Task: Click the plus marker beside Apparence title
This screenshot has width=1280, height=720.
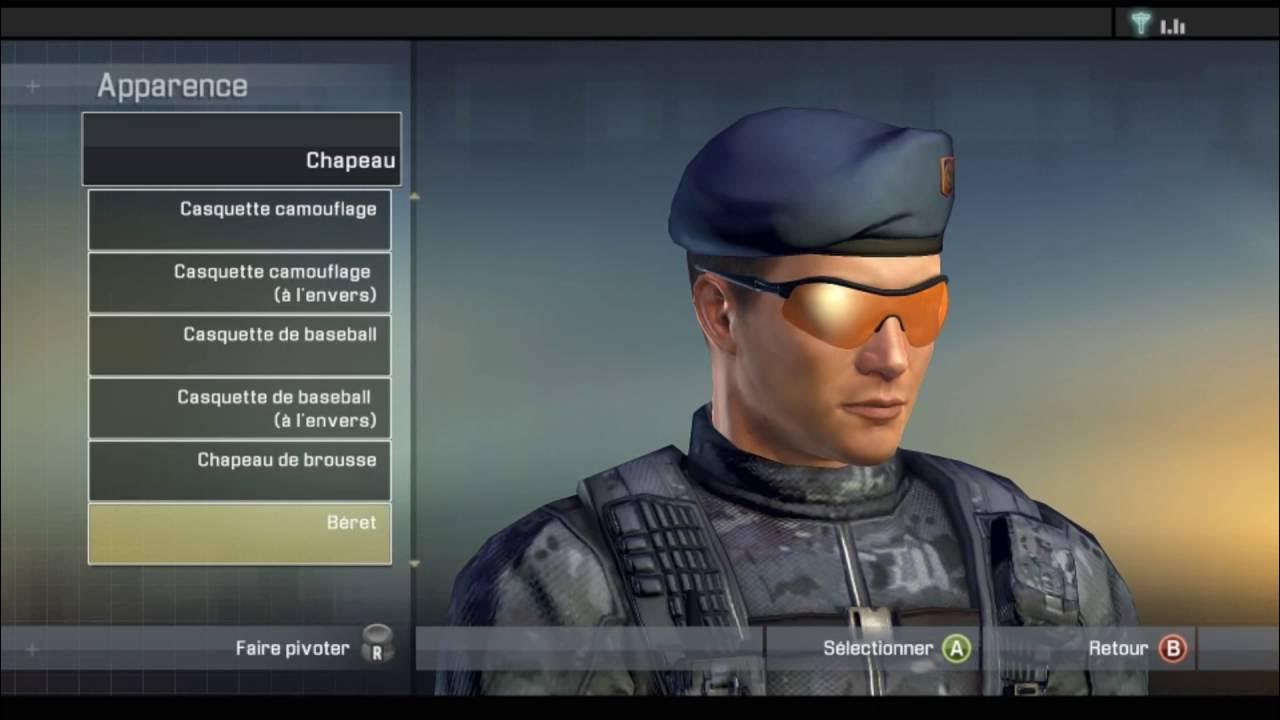Action: pos(34,85)
